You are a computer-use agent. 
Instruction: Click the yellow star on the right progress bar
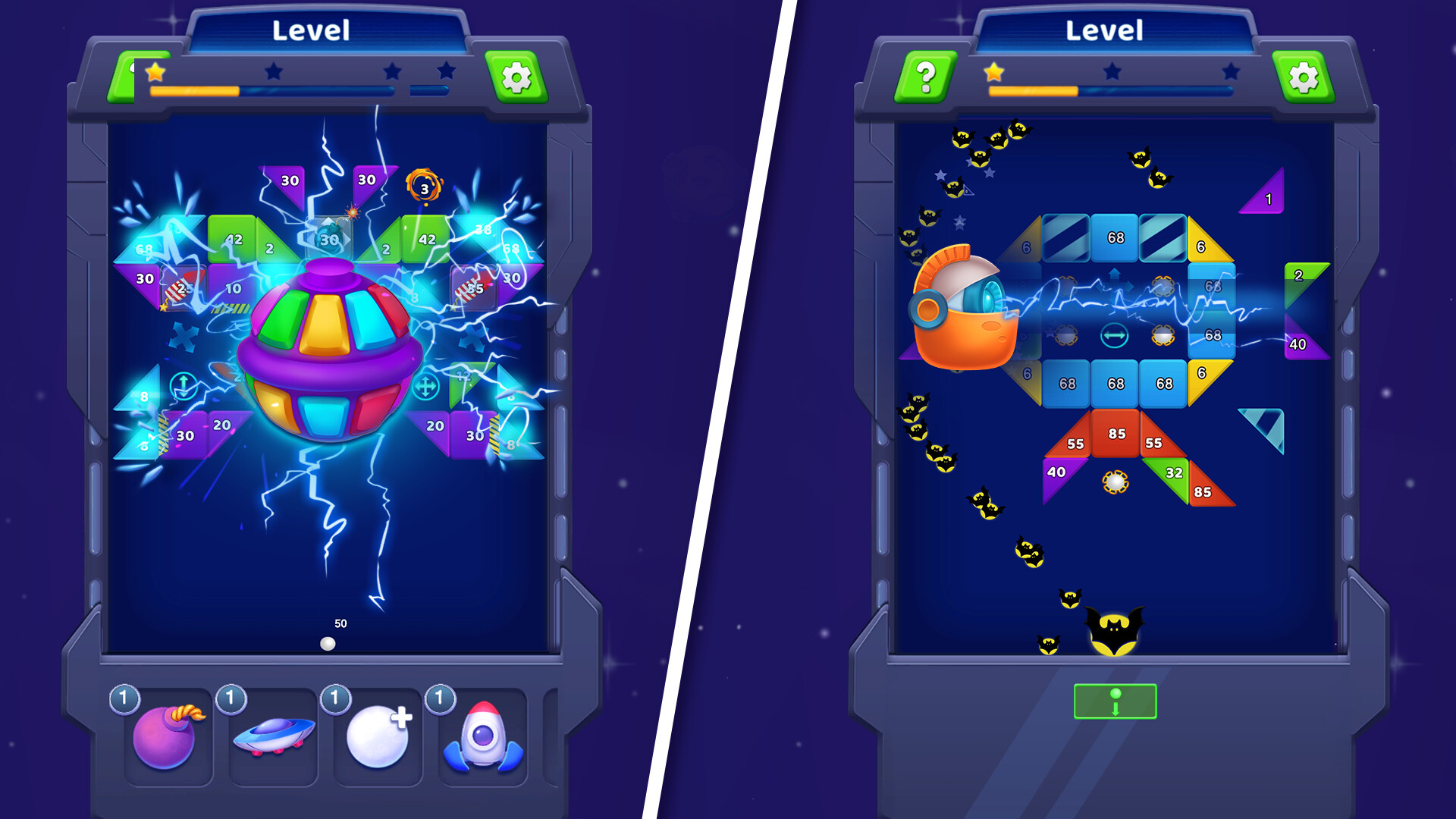pyautogui.click(x=992, y=70)
